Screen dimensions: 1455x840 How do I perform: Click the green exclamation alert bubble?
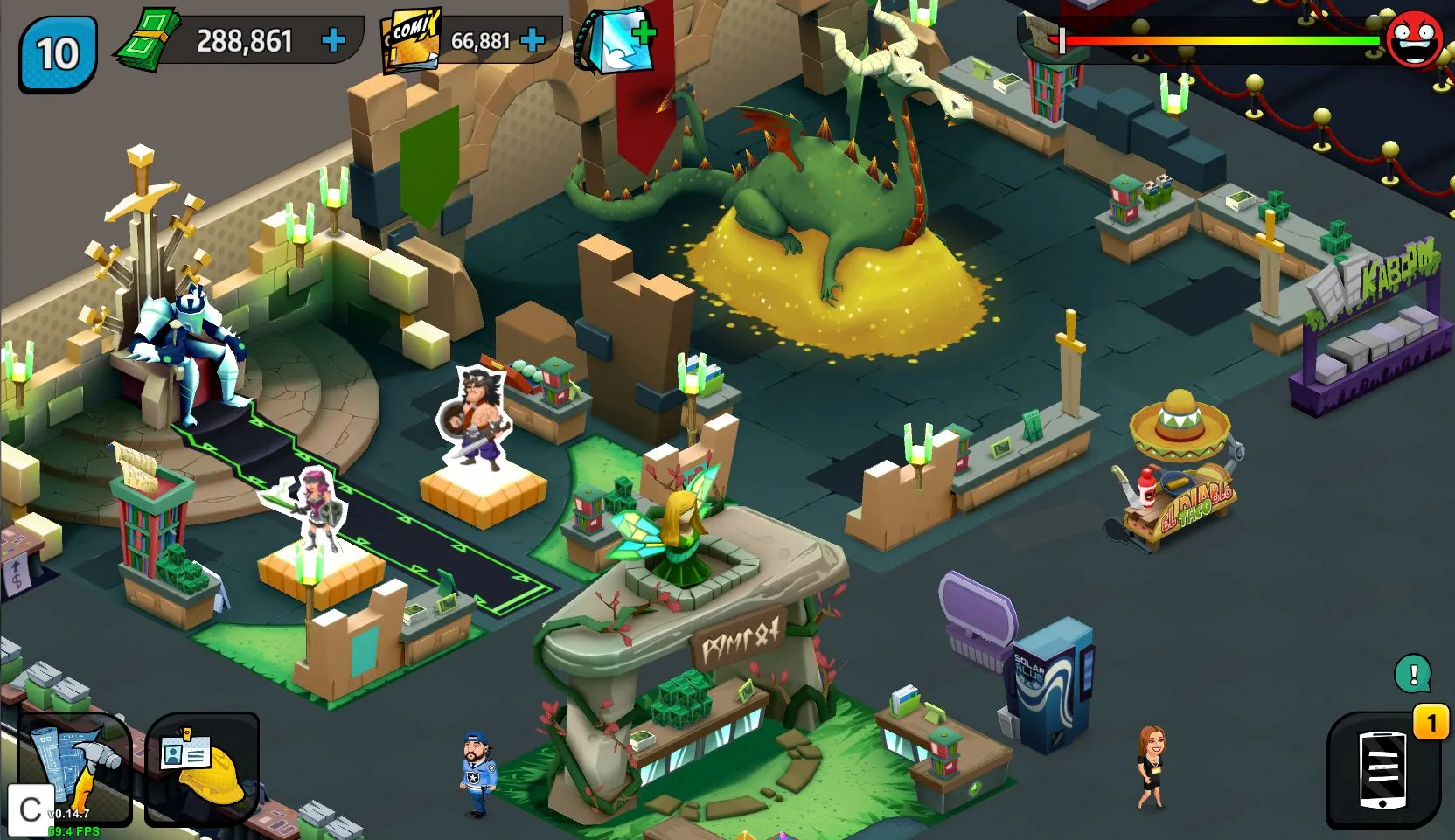tap(1413, 674)
